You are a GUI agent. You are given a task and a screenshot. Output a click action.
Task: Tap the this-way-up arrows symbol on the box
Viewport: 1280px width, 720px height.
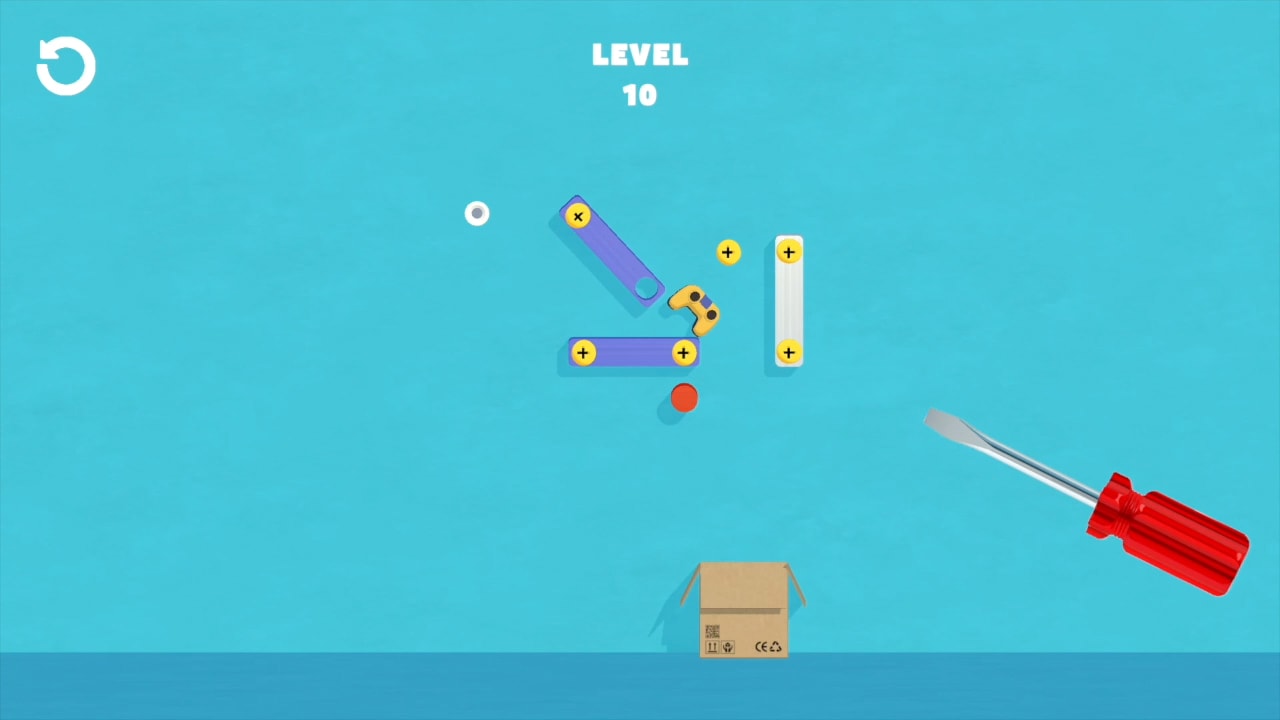tap(712, 647)
